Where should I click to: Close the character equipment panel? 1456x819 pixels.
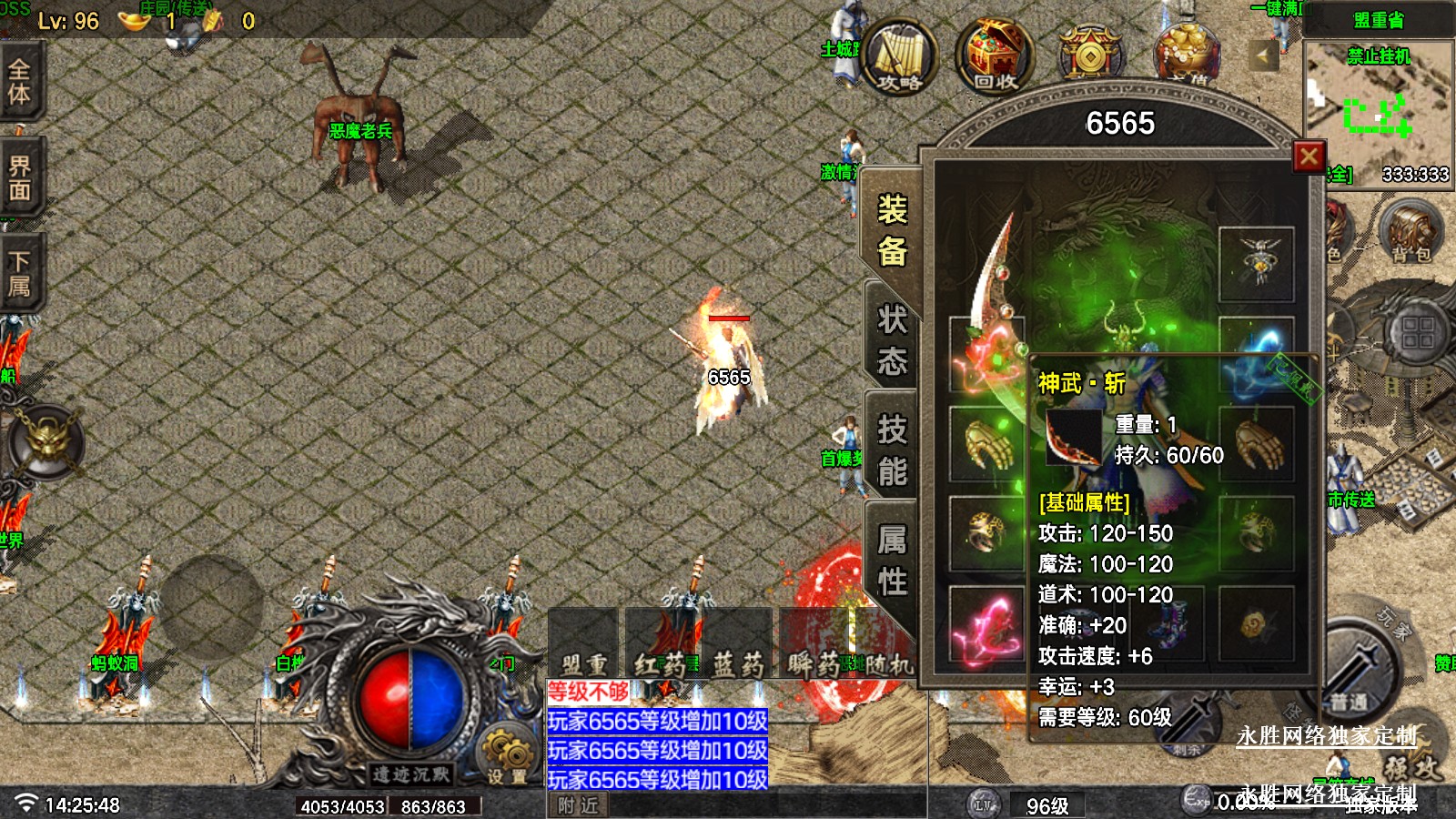(x=1309, y=157)
